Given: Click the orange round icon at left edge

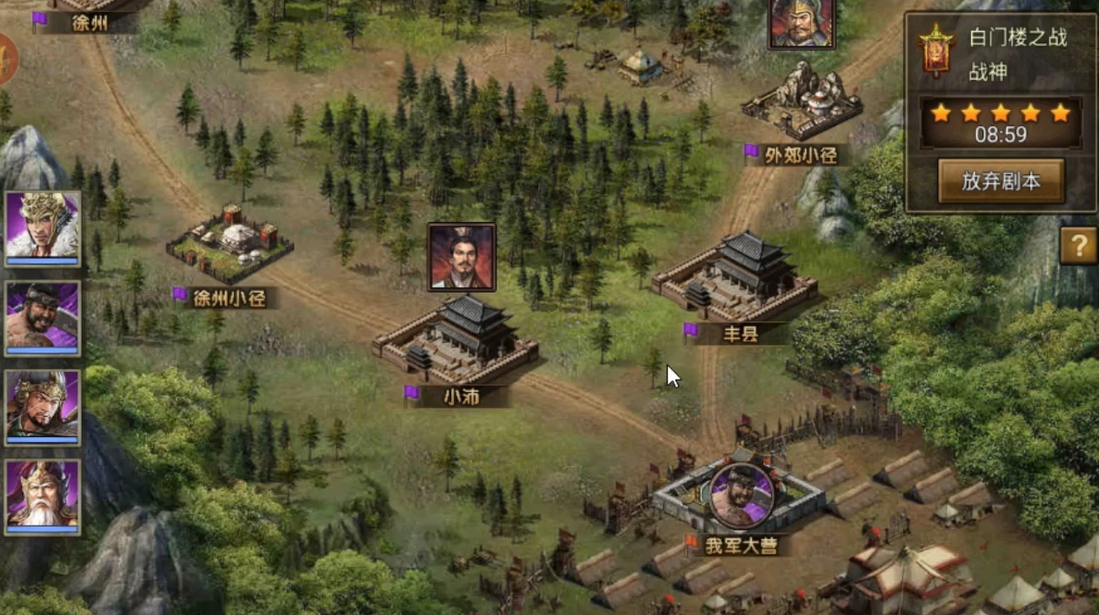Looking at the screenshot, I should (6, 60).
